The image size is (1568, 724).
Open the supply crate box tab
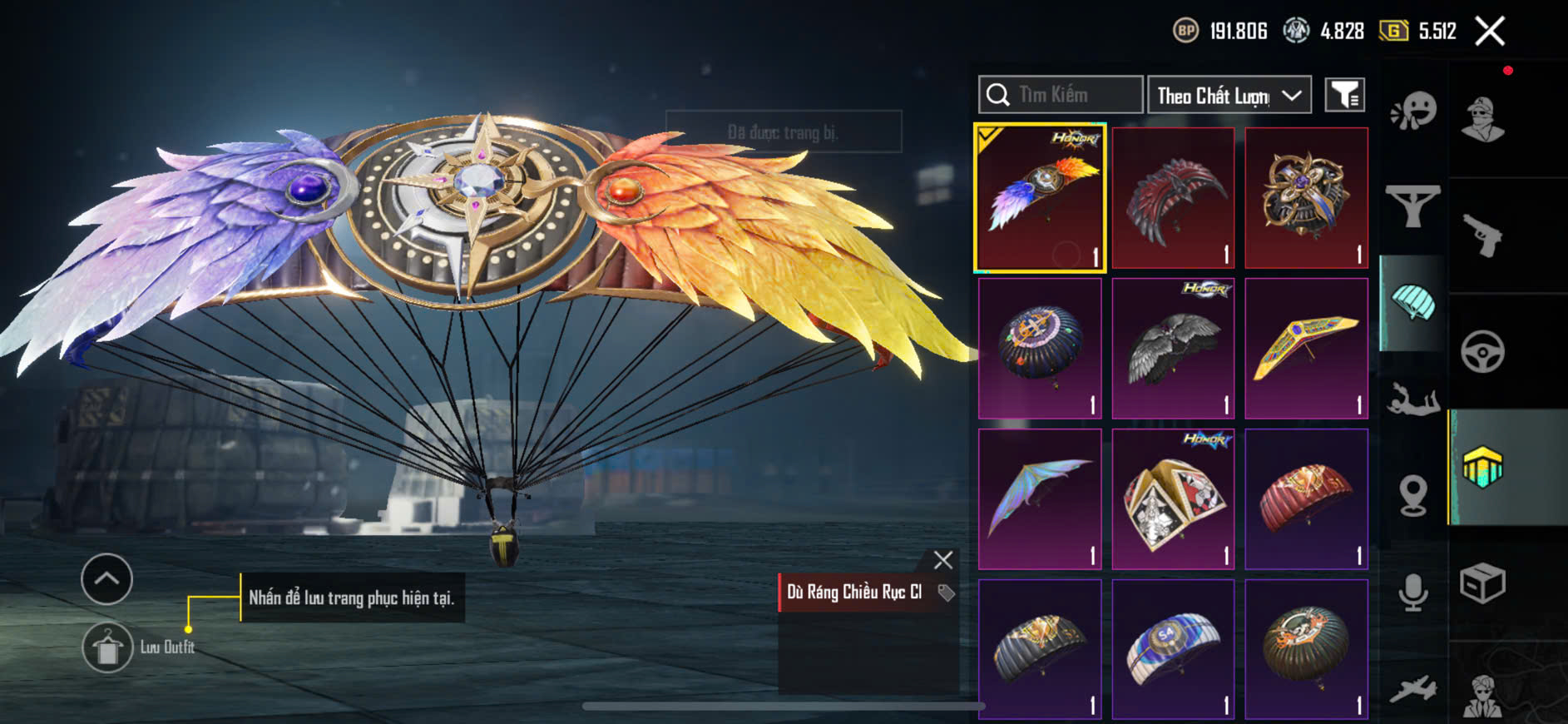coord(1483,583)
